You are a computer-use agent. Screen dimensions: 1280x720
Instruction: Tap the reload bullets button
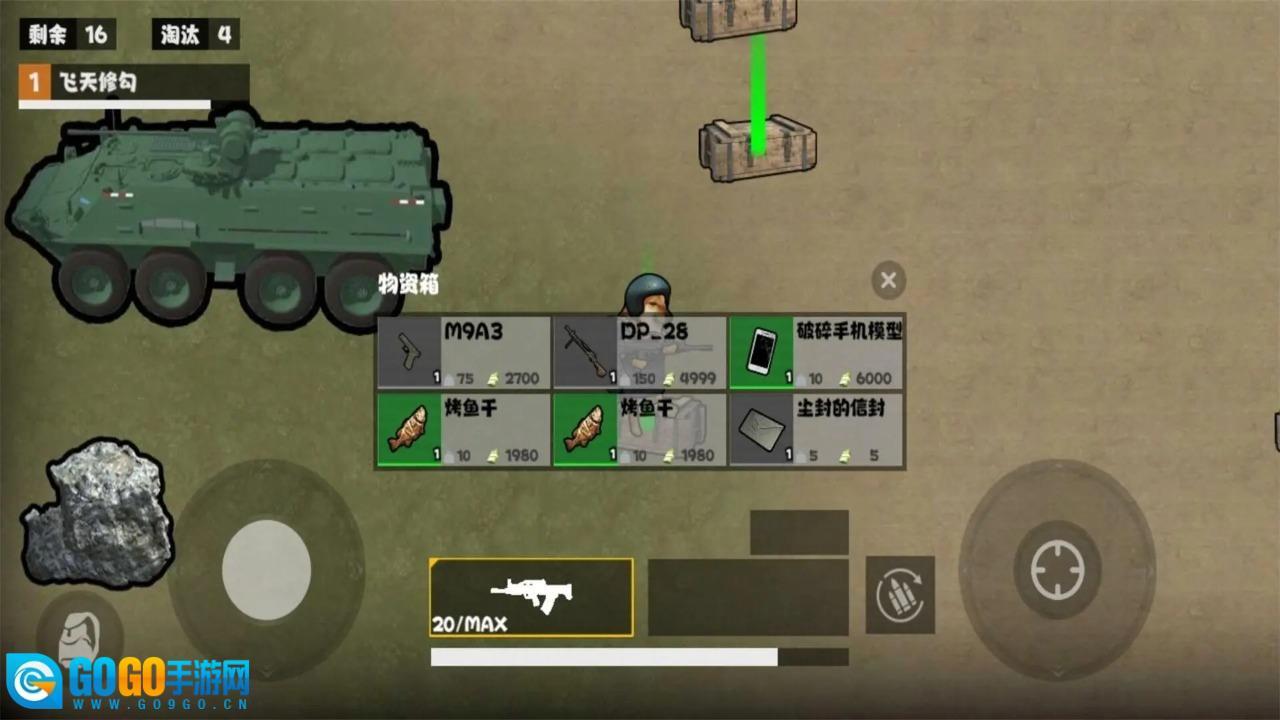coord(899,595)
